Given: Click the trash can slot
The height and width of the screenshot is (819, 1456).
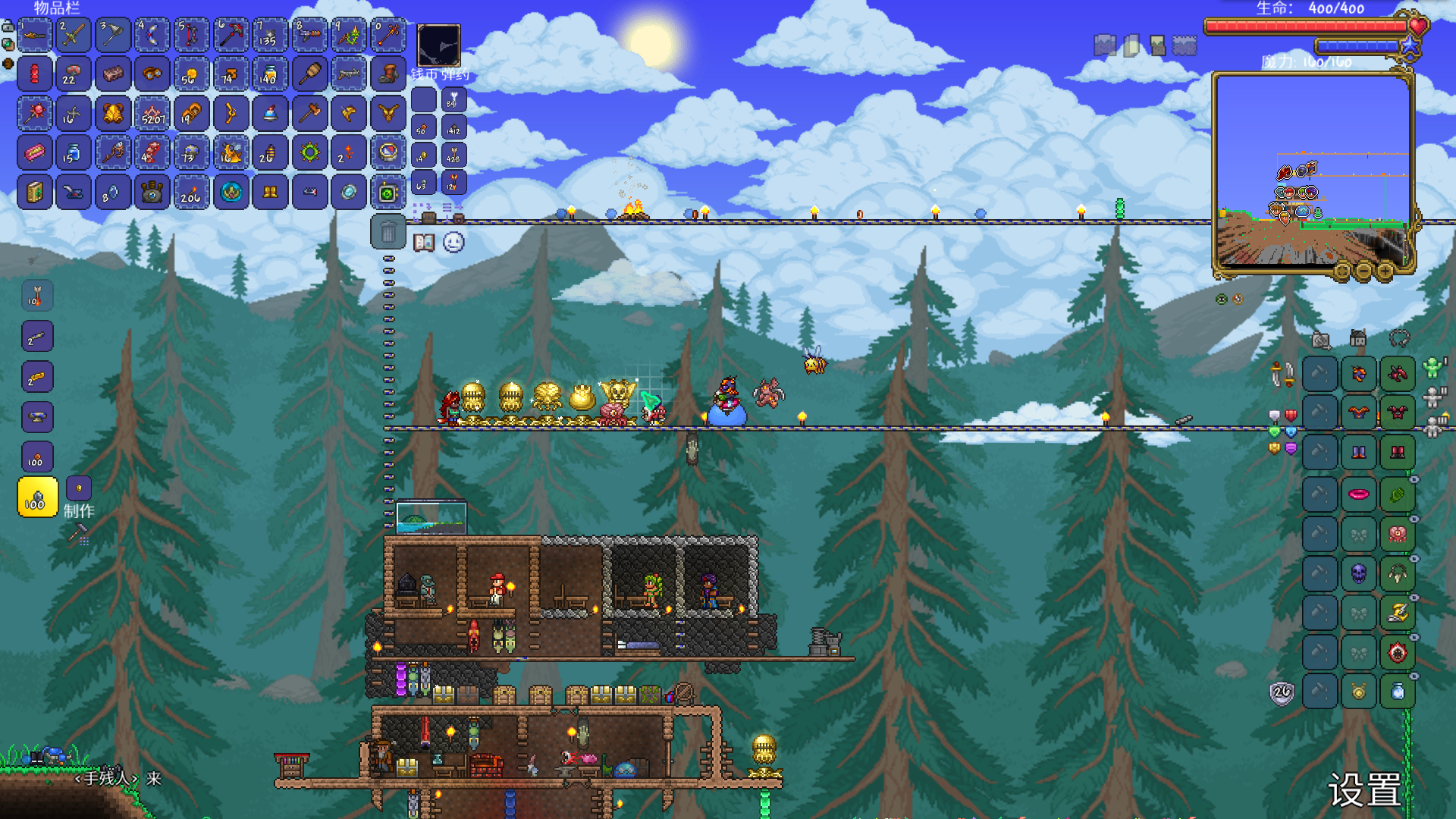Looking at the screenshot, I should (388, 232).
